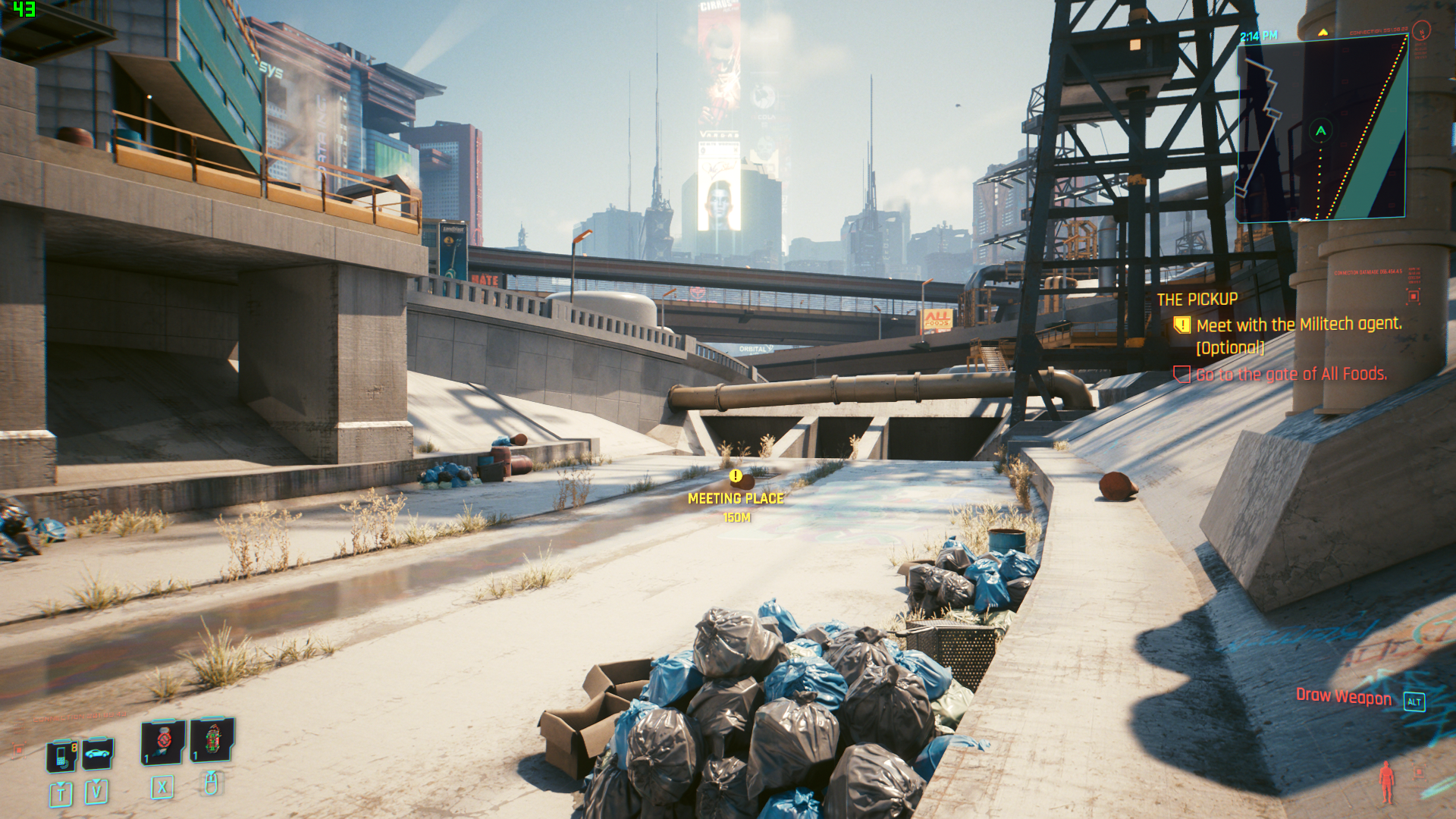
Task: Select the grenade gadget slot
Action: point(212,739)
